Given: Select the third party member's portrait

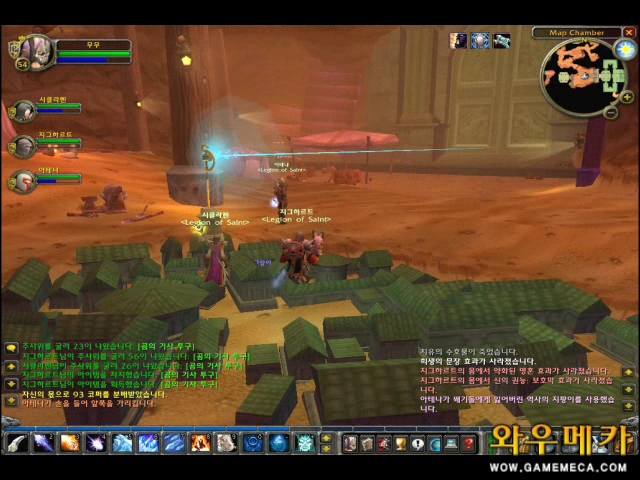Looking at the screenshot, I should point(24,181).
